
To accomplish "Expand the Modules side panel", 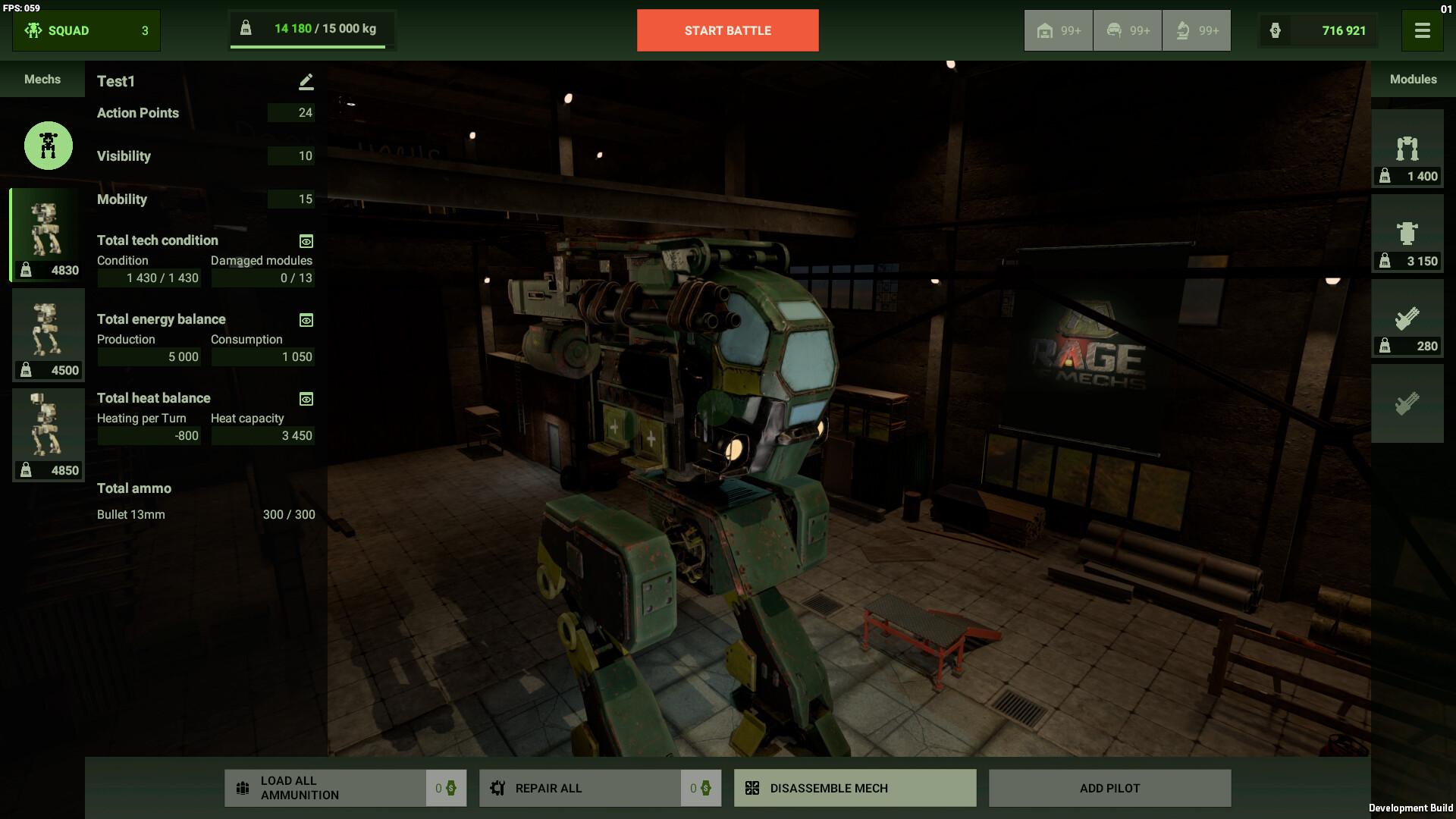I will click(1413, 79).
